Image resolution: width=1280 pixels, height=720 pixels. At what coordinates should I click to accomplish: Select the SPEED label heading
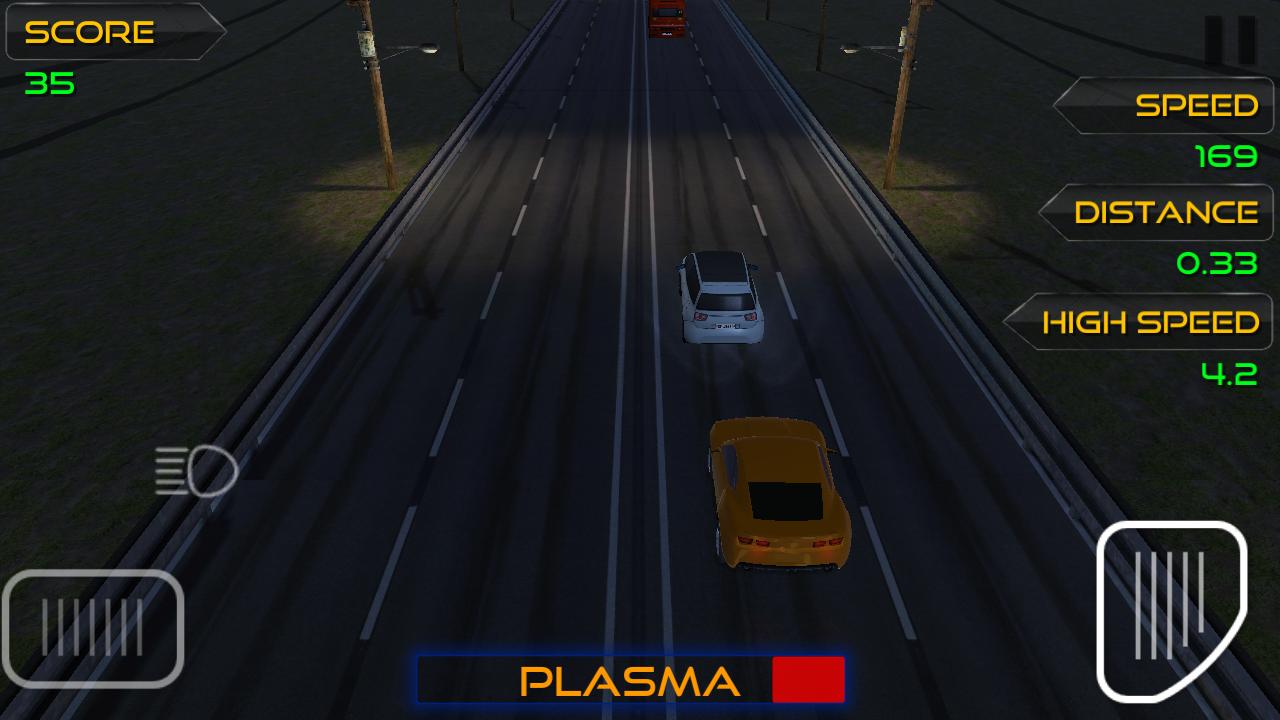pyautogui.click(x=1195, y=103)
